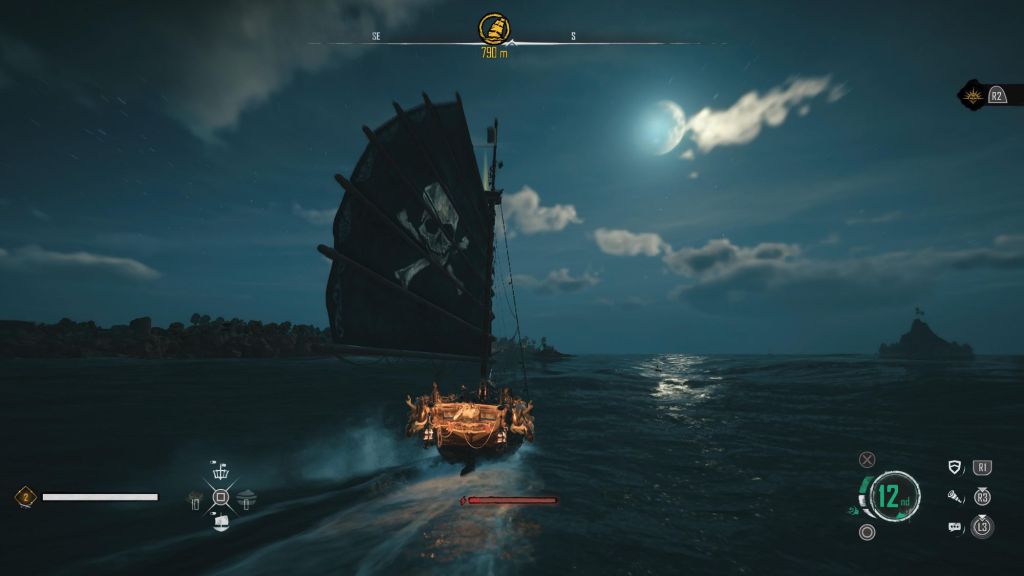Choose the ship wheel icon atop the quick wheel

tap(221, 471)
